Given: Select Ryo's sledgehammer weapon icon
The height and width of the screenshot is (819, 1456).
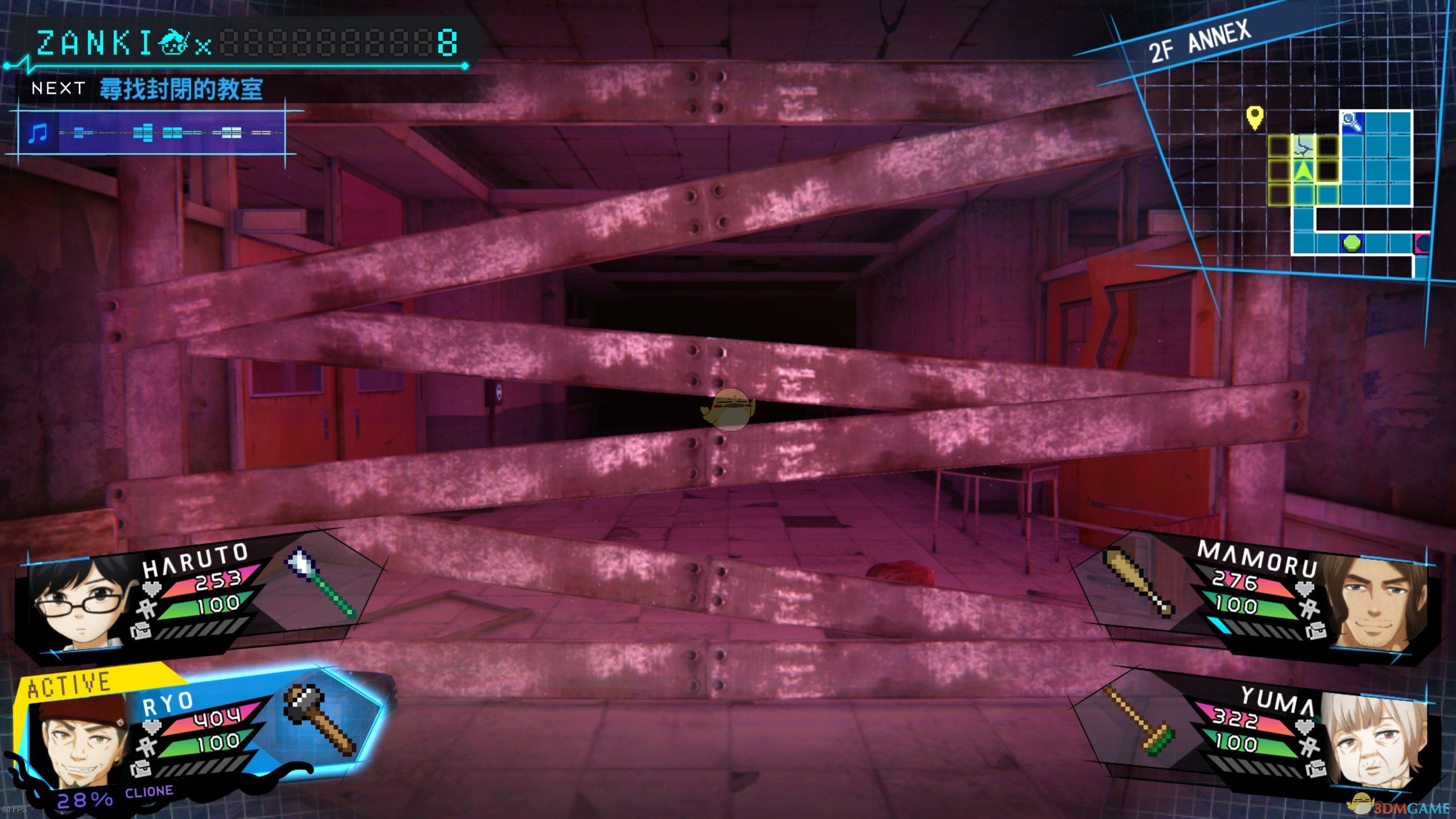Looking at the screenshot, I should coord(321,719).
